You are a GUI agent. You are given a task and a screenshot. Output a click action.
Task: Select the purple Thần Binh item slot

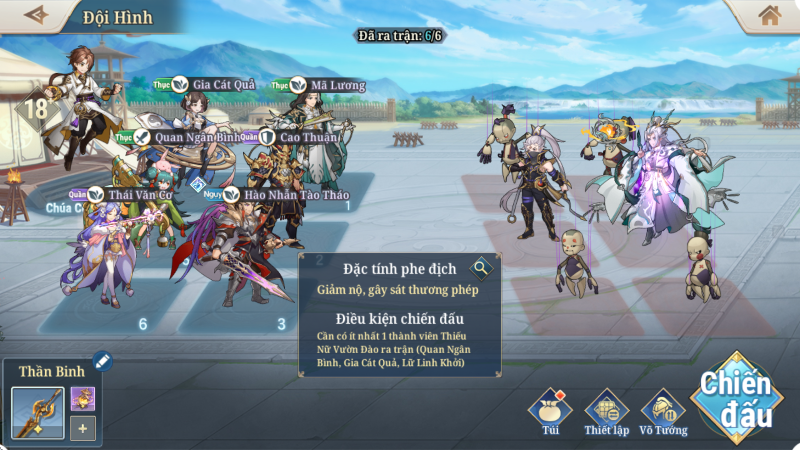(83, 398)
